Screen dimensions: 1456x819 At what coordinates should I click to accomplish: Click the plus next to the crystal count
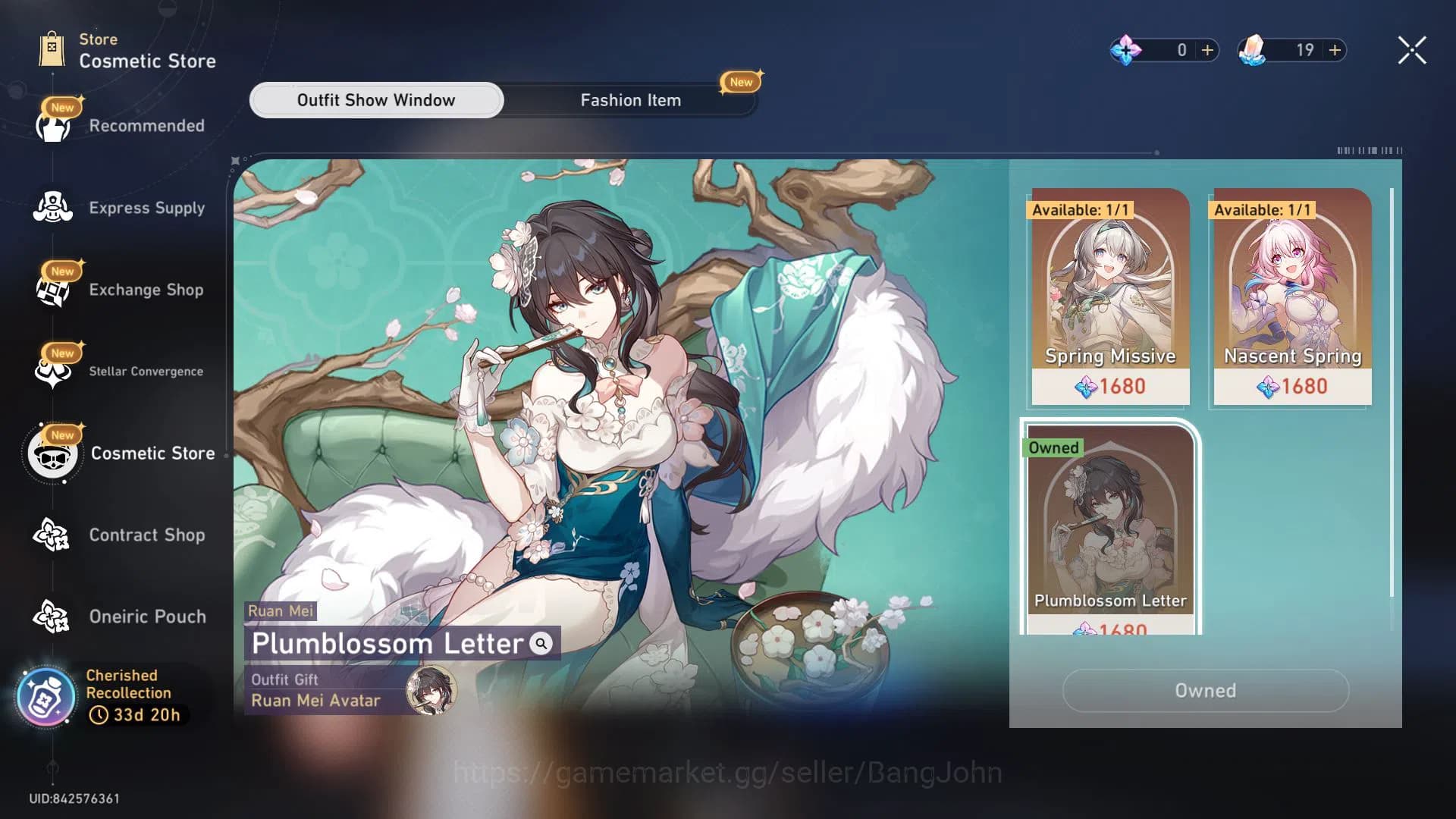pos(1333,50)
